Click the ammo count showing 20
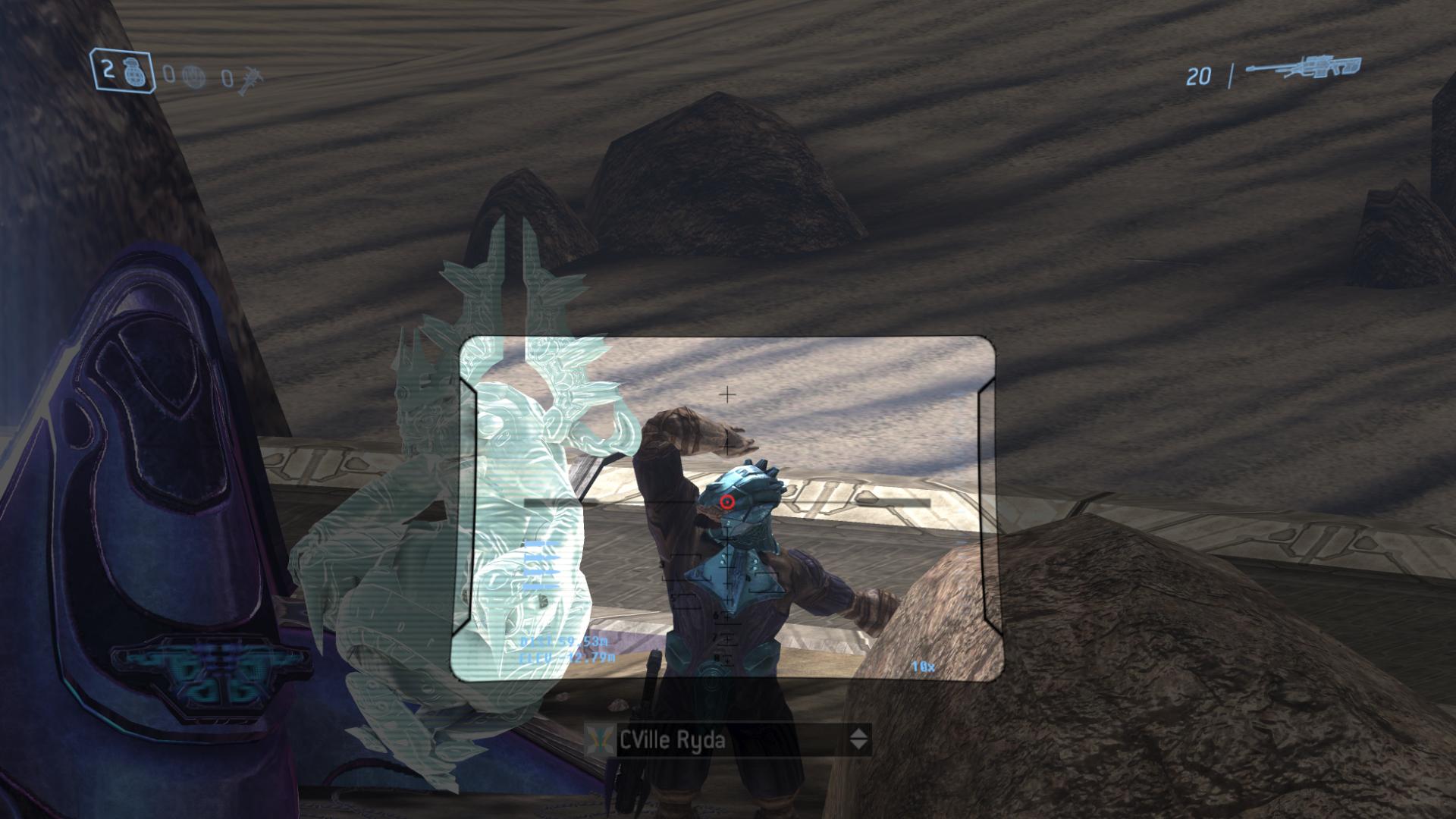 (1200, 74)
